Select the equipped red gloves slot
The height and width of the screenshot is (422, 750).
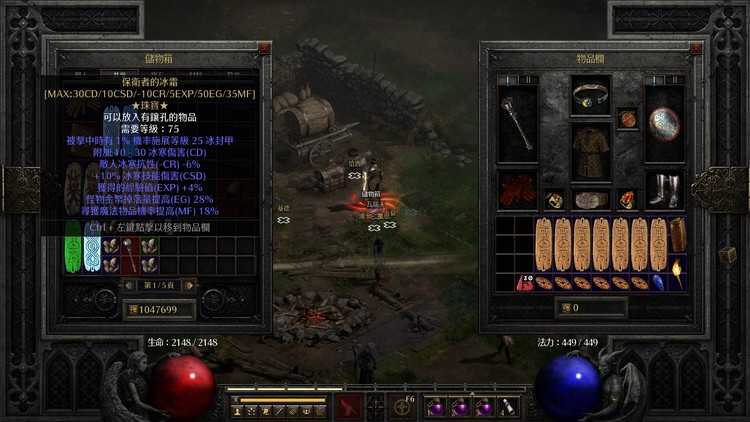pos(518,189)
